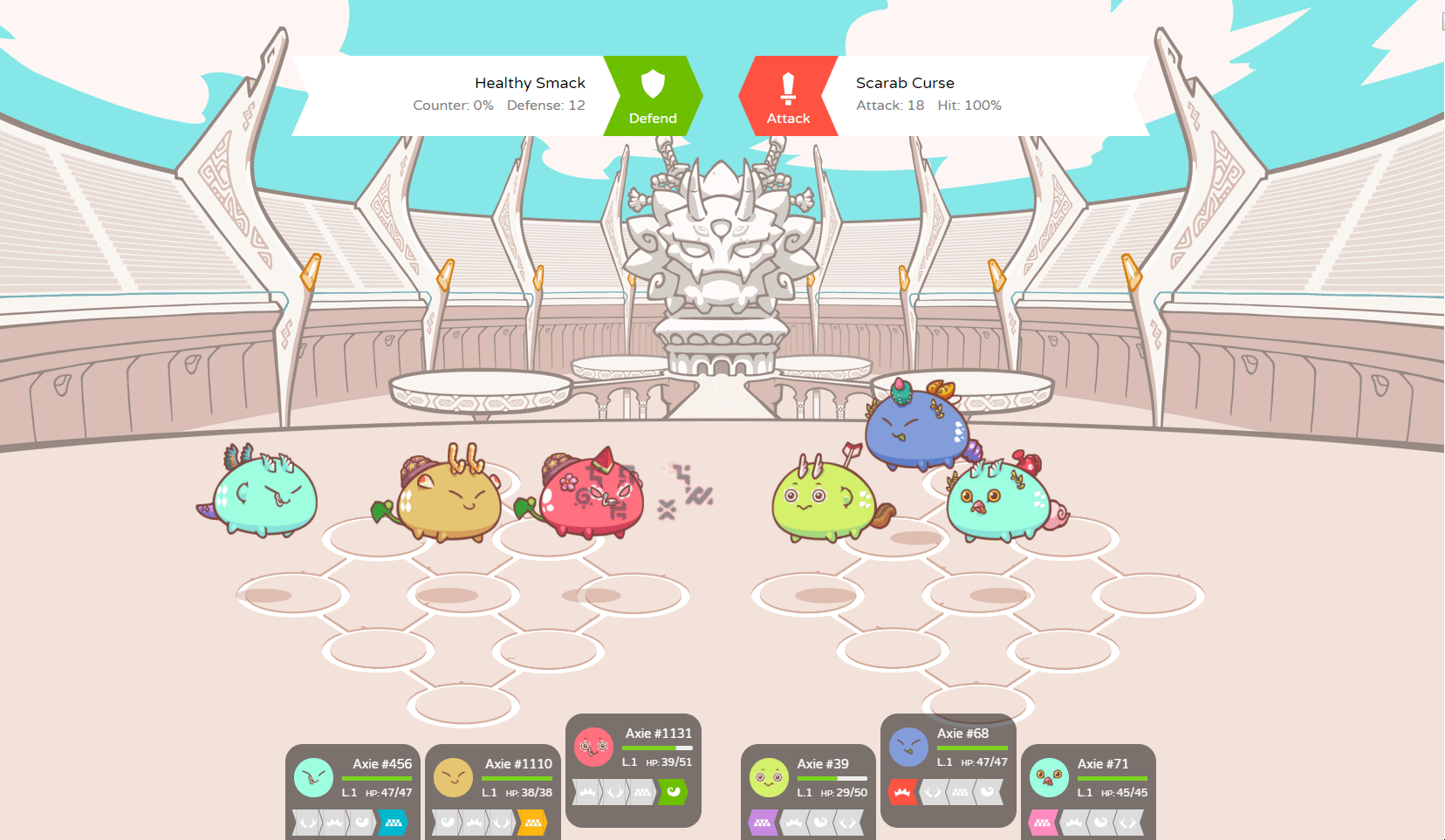1445x840 pixels.
Task: Click the red sword icon above Attack
Action: tap(790, 87)
